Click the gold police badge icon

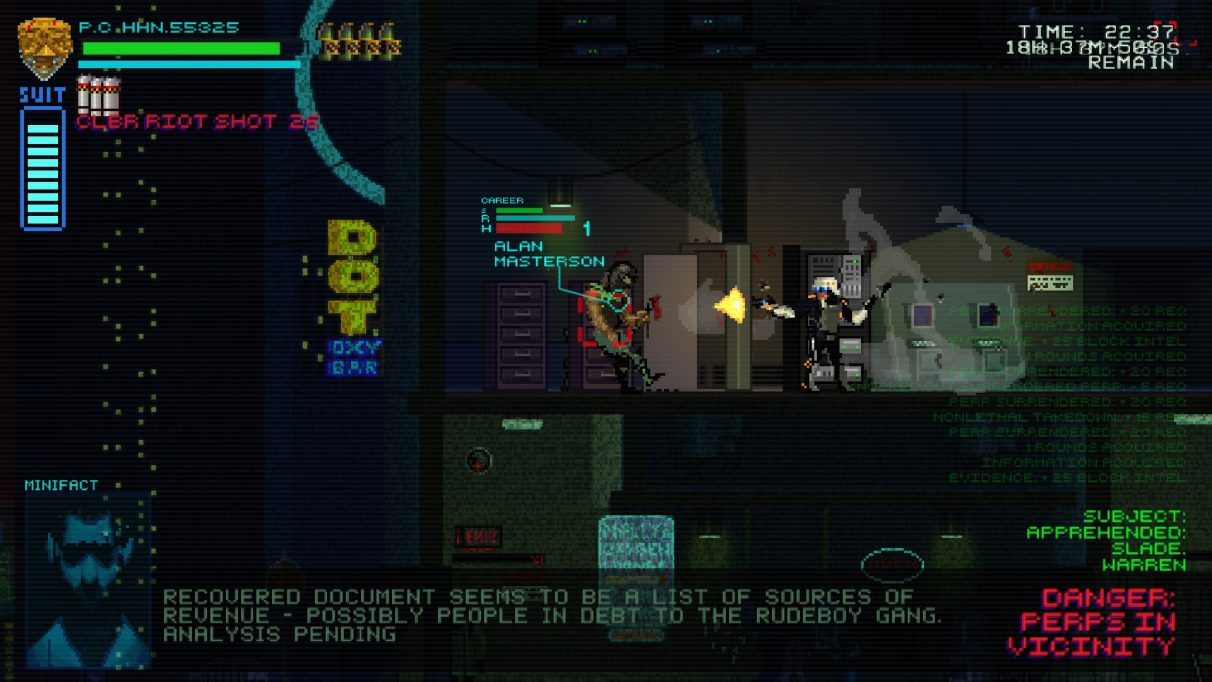44,47
